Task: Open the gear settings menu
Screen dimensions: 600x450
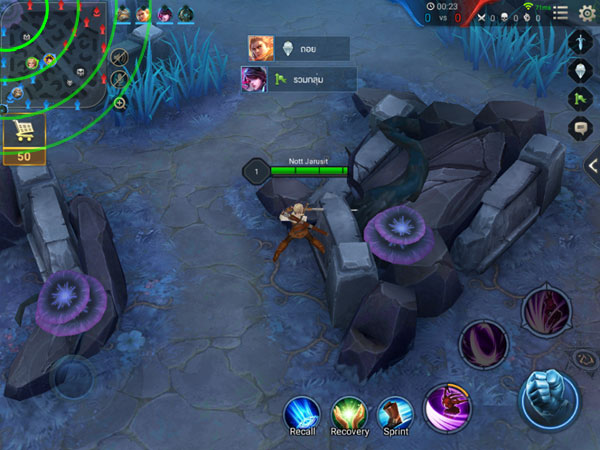Action: click(587, 12)
